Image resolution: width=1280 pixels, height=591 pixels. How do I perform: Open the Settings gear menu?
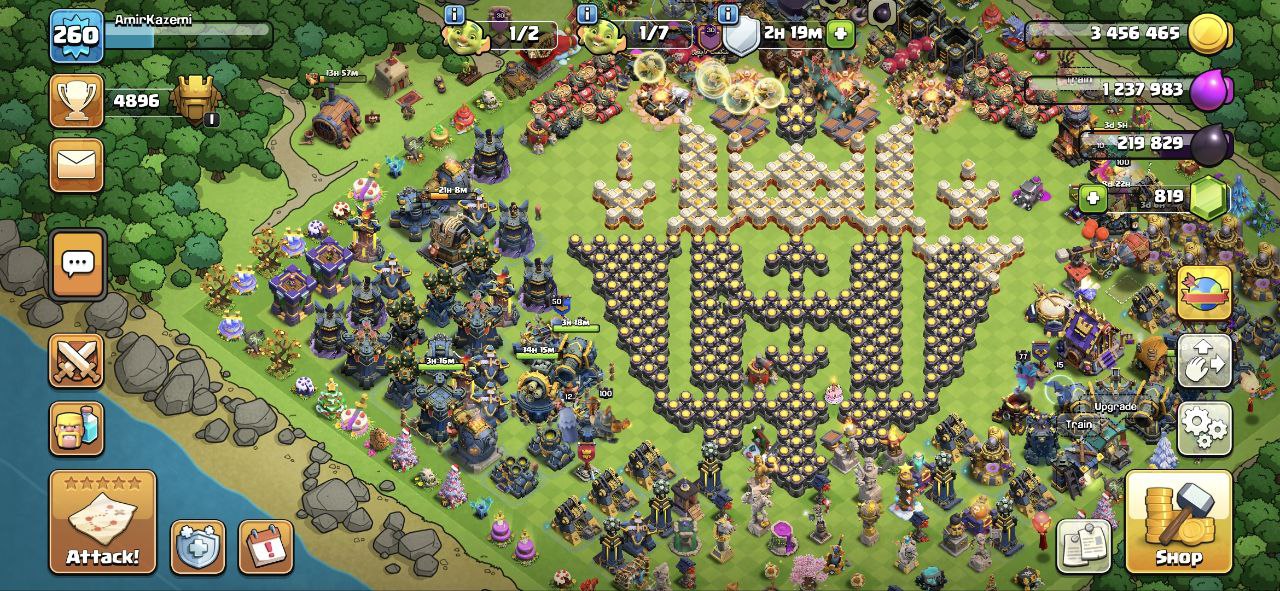[x=1204, y=428]
